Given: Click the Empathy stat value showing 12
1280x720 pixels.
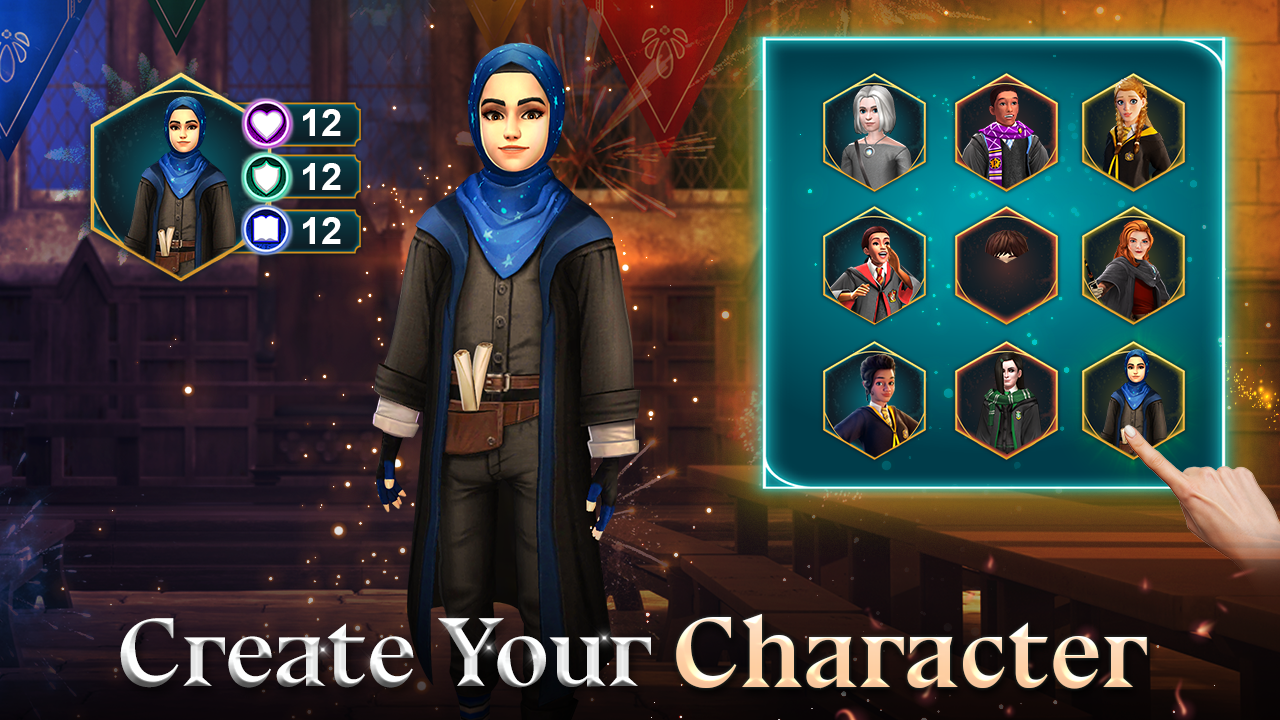Looking at the screenshot, I should pos(324,178).
